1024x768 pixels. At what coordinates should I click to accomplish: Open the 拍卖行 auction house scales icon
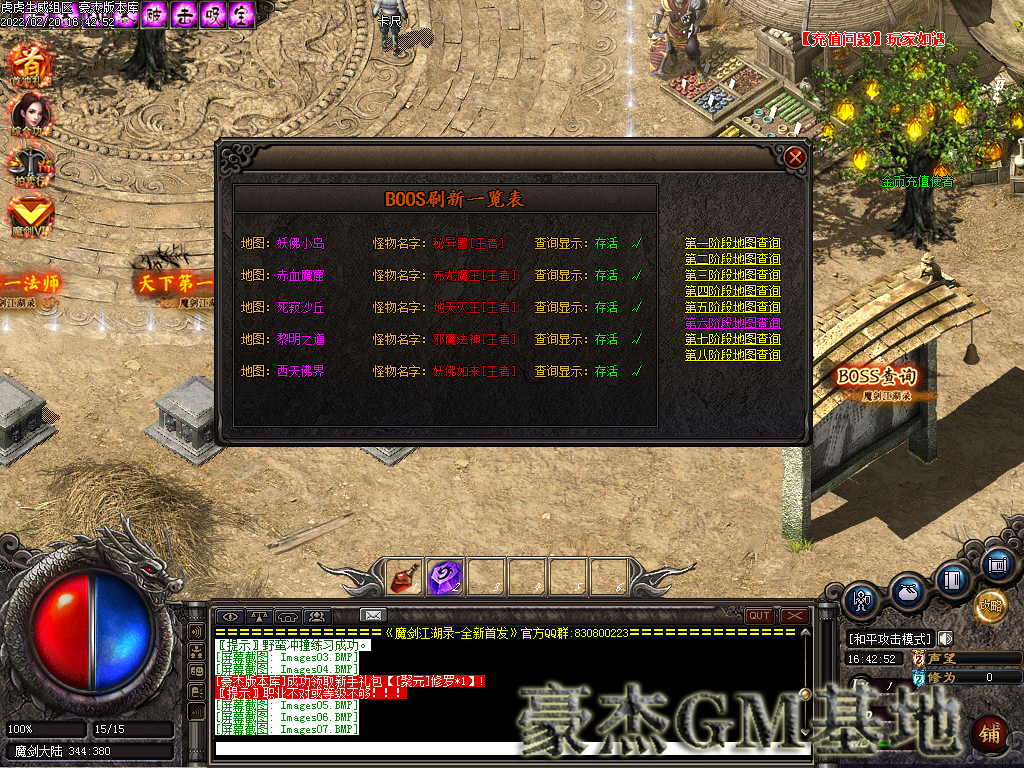(x=30, y=164)
